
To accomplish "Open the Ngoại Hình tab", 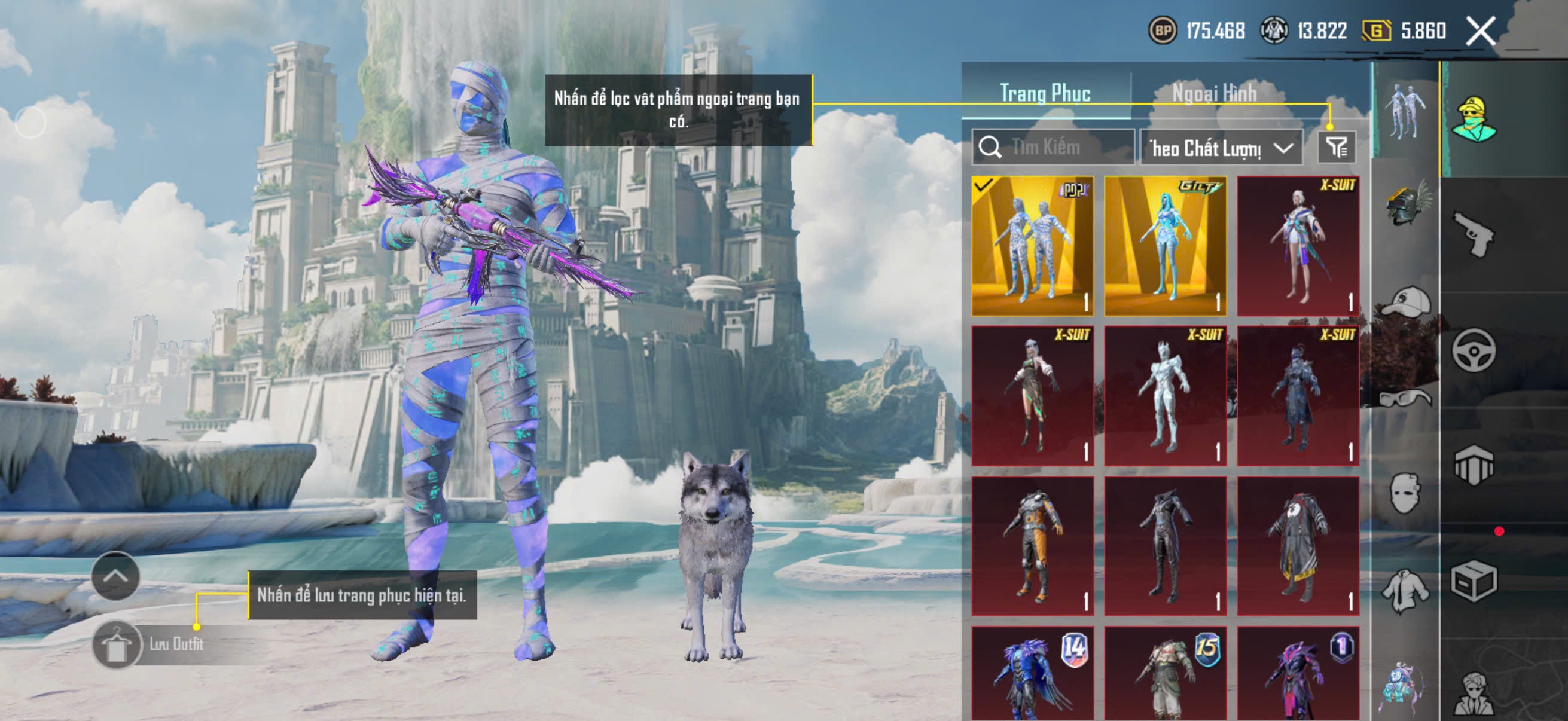I will coord(1215,93).
